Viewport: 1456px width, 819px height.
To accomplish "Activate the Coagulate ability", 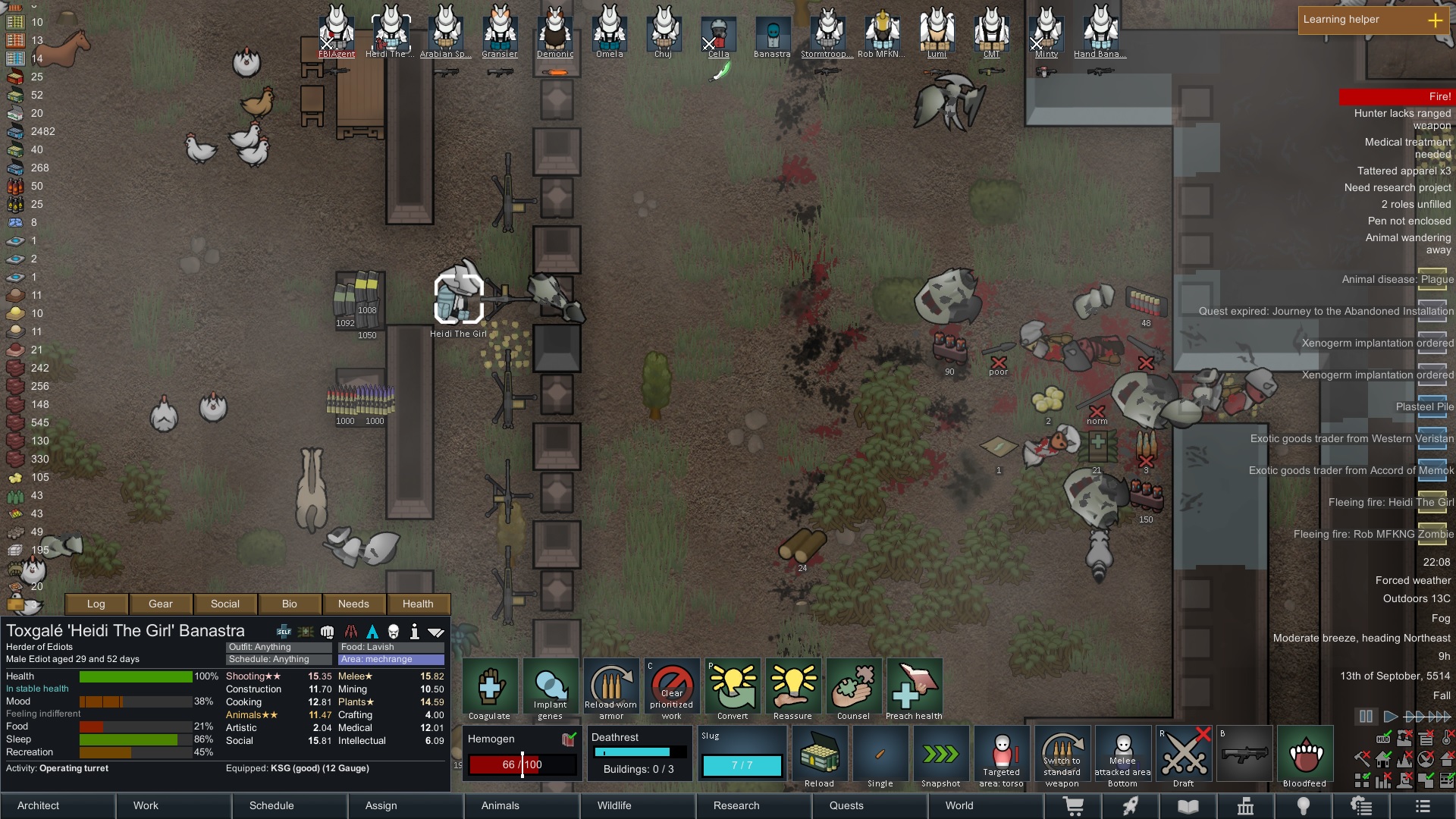I will 490,689.
